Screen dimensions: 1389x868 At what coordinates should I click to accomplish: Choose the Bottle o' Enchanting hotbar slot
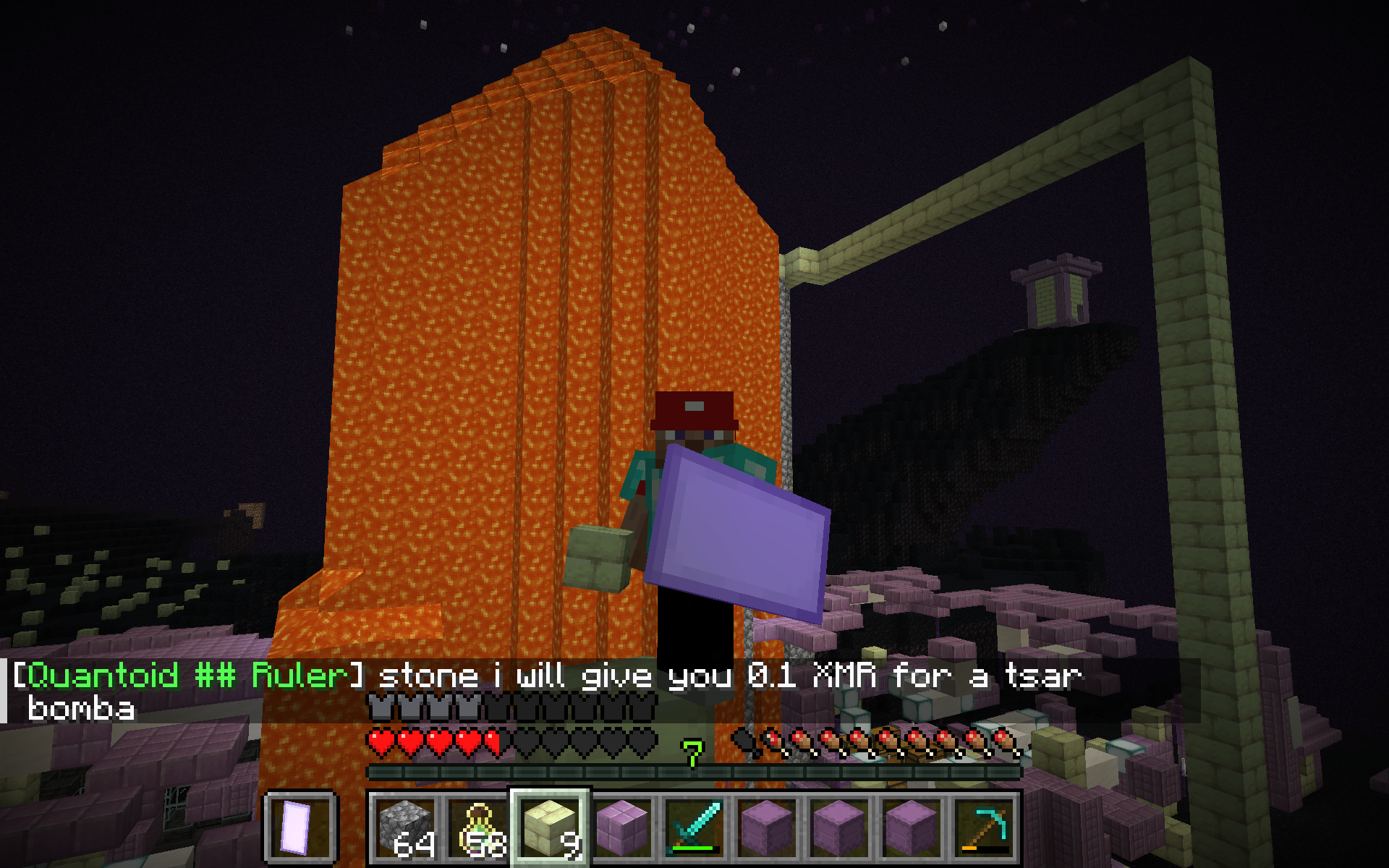tap(477, 827)
